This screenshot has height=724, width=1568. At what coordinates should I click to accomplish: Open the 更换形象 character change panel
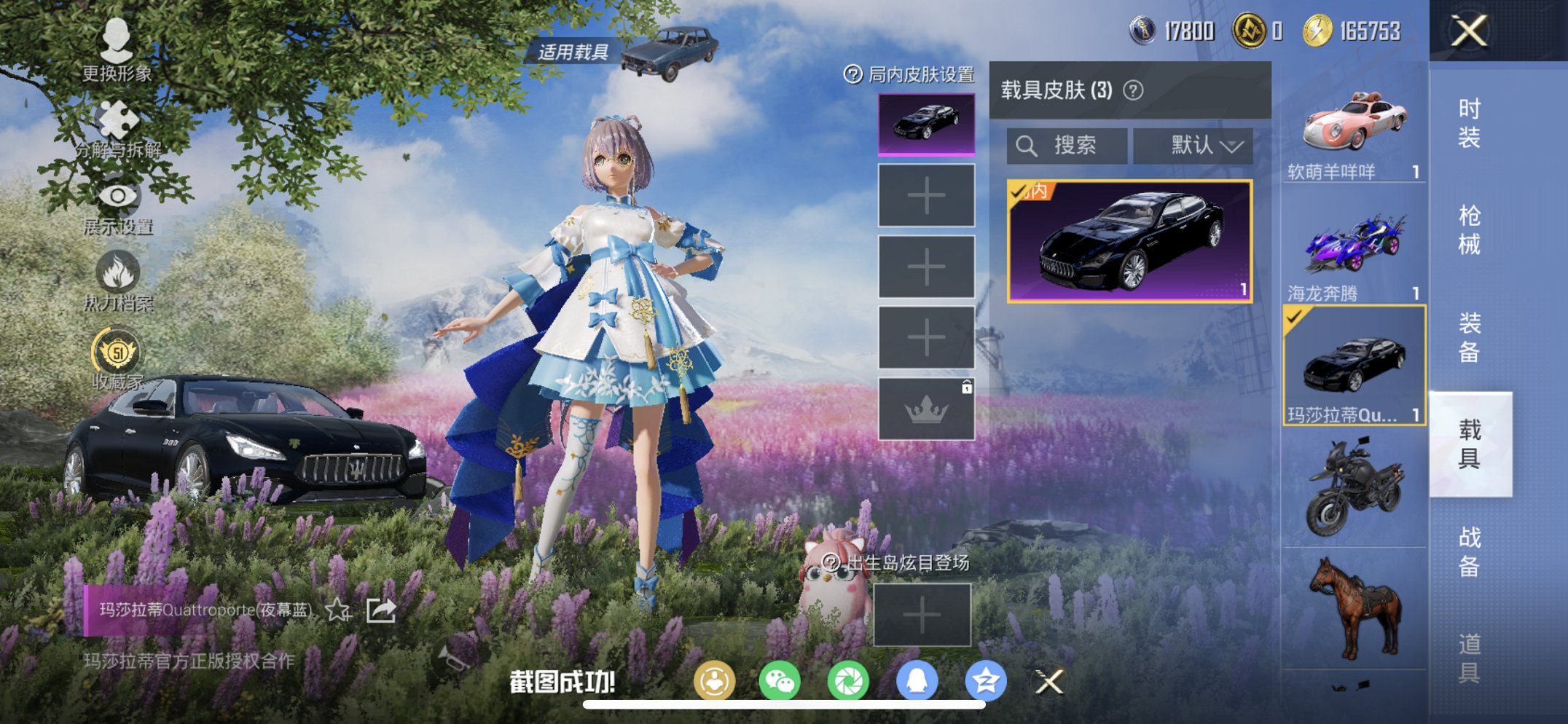coord(117,51)
